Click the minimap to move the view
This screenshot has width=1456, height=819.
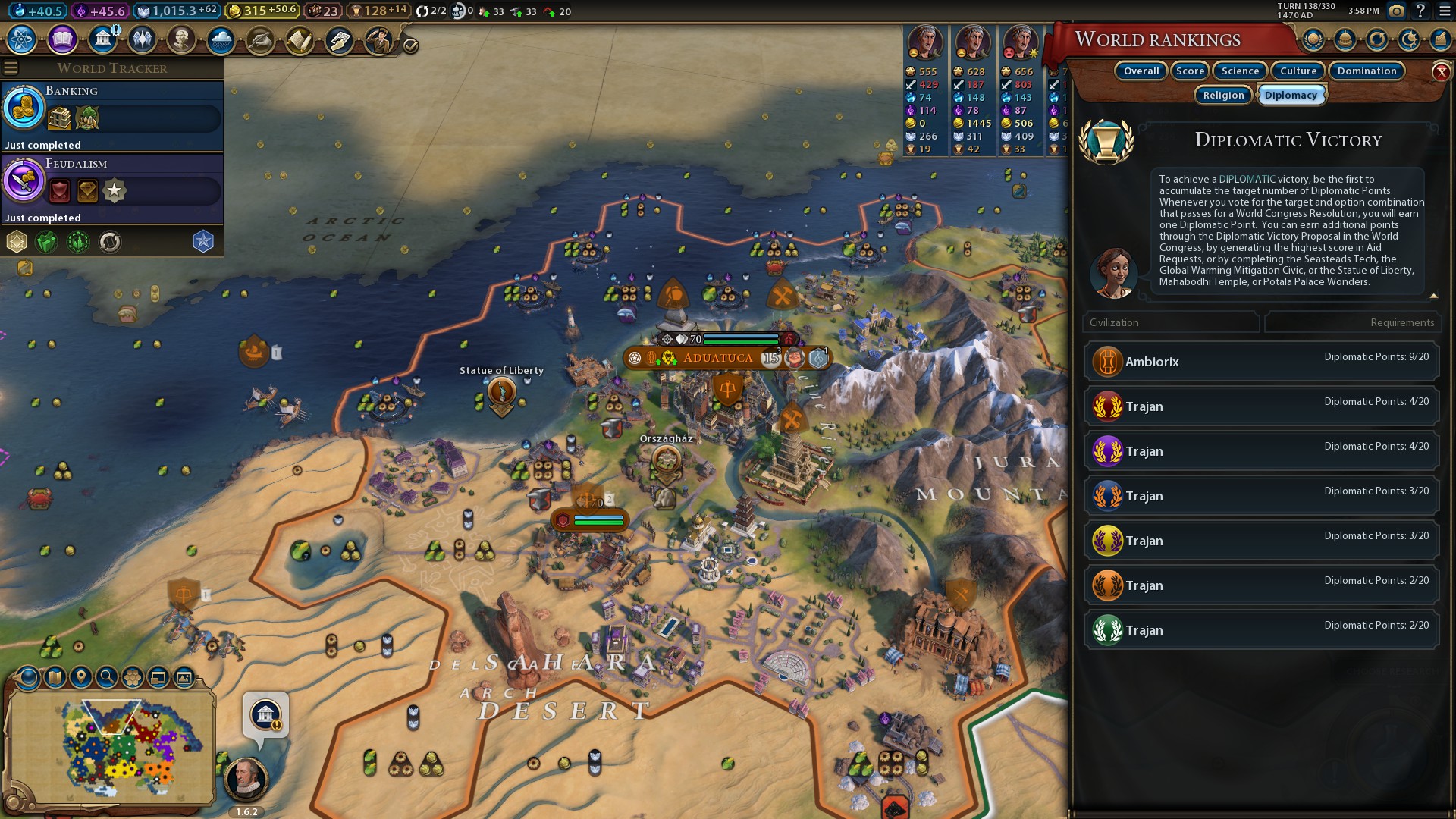point(114,747)
